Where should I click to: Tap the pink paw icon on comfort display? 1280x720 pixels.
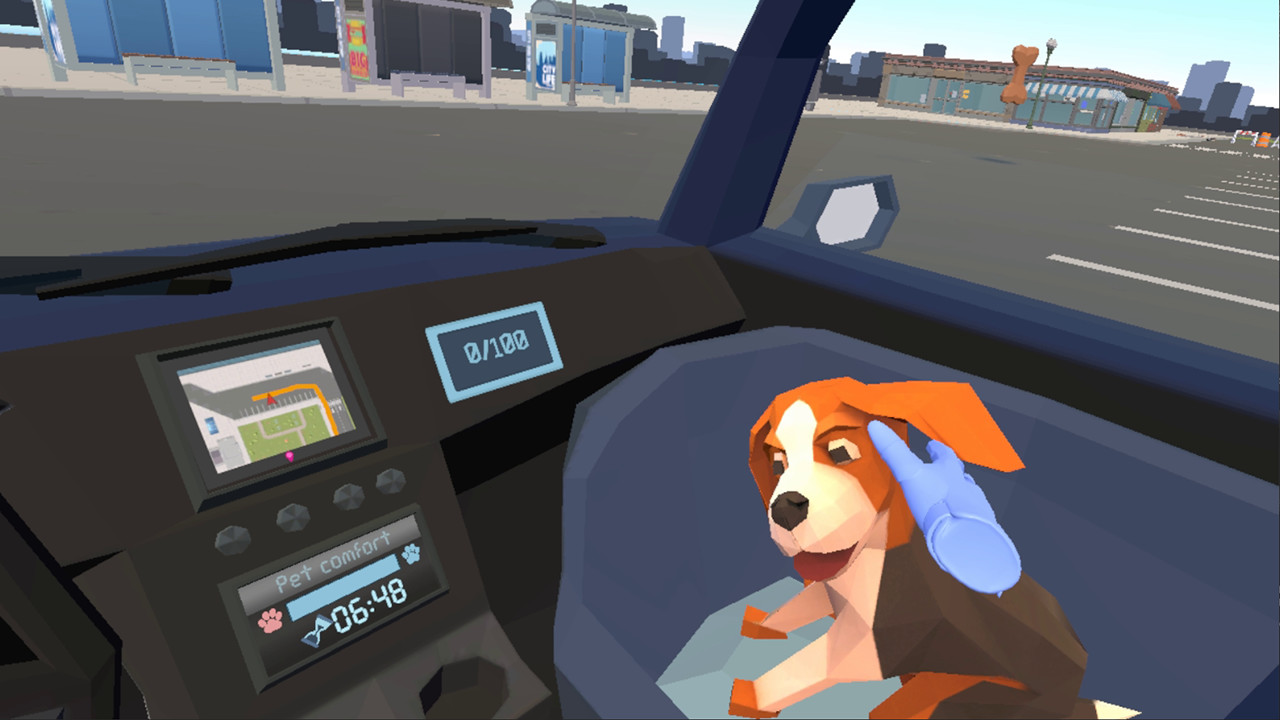tap(270, 621)
